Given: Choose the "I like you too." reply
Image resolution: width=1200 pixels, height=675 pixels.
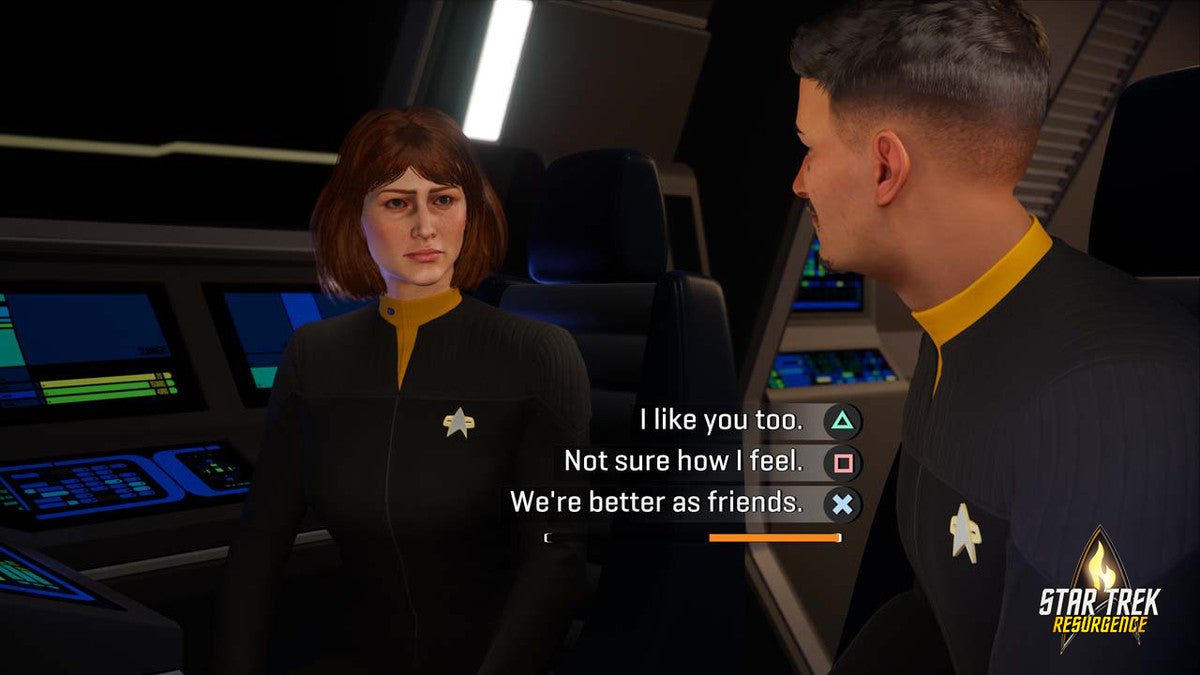Looking at the screenshot, I should [x=722, y=422].
